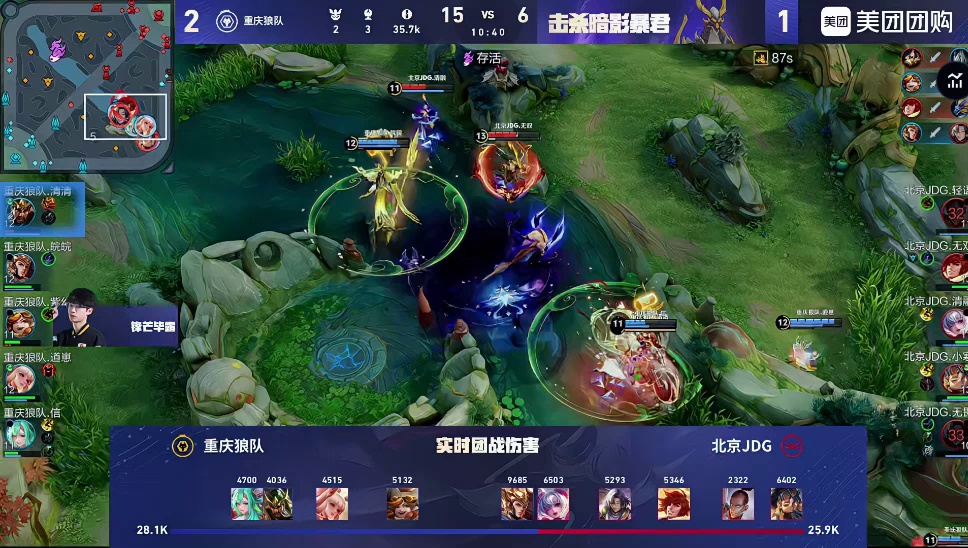The height and width of the screenshot is (548, 968).
Task: Click the minimap in the corner
Action: click(x=86, y=87)
